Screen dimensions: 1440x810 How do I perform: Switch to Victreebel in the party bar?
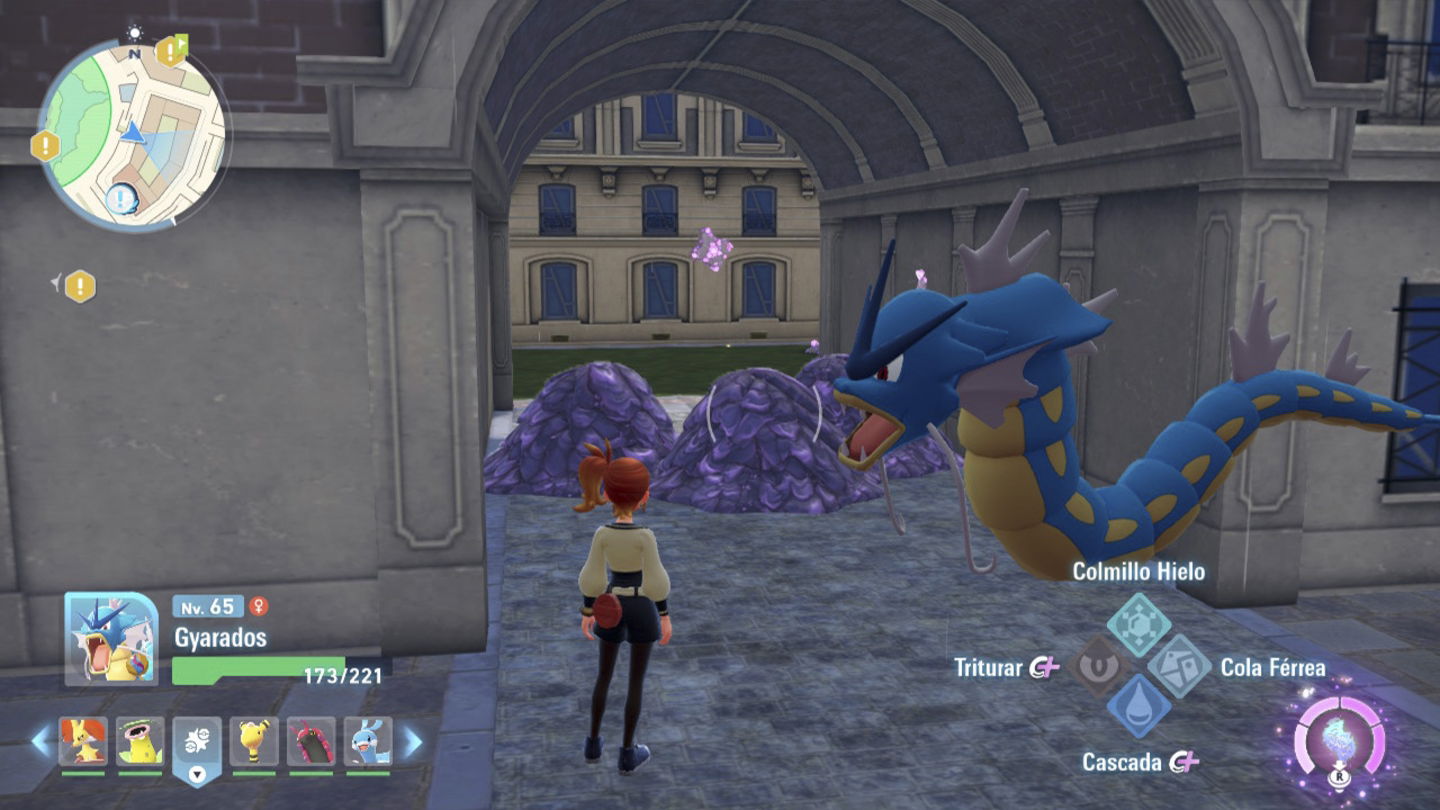(140, 742)
